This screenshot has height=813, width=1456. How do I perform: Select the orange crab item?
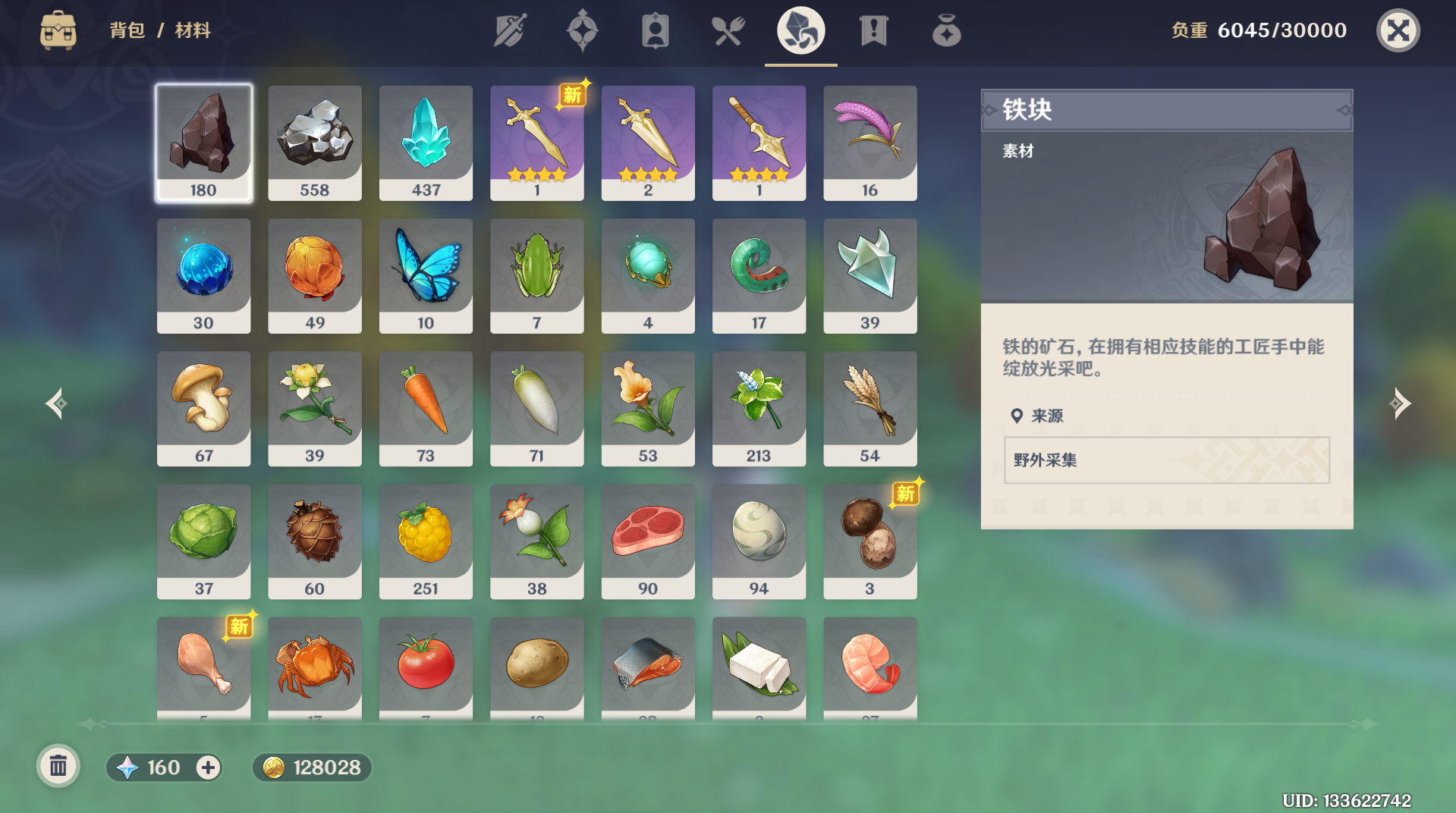tap(314, 667)
